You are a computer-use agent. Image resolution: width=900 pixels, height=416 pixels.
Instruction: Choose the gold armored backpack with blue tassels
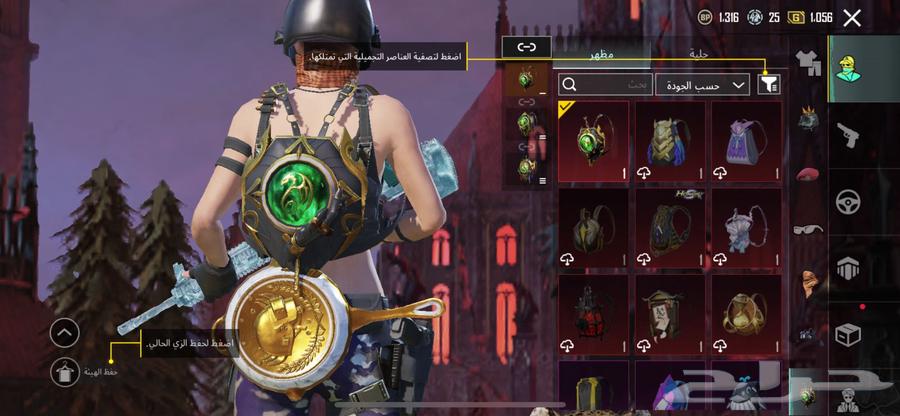670,141
